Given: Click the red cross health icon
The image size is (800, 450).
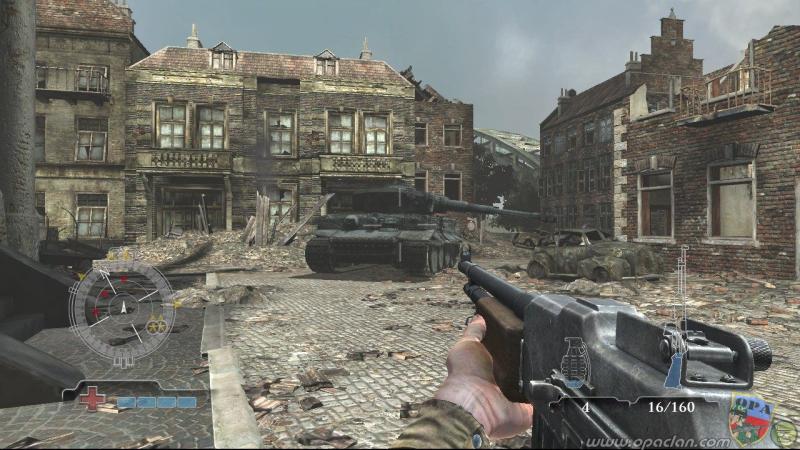Looking at the screenshot, I should pos(92,398).
